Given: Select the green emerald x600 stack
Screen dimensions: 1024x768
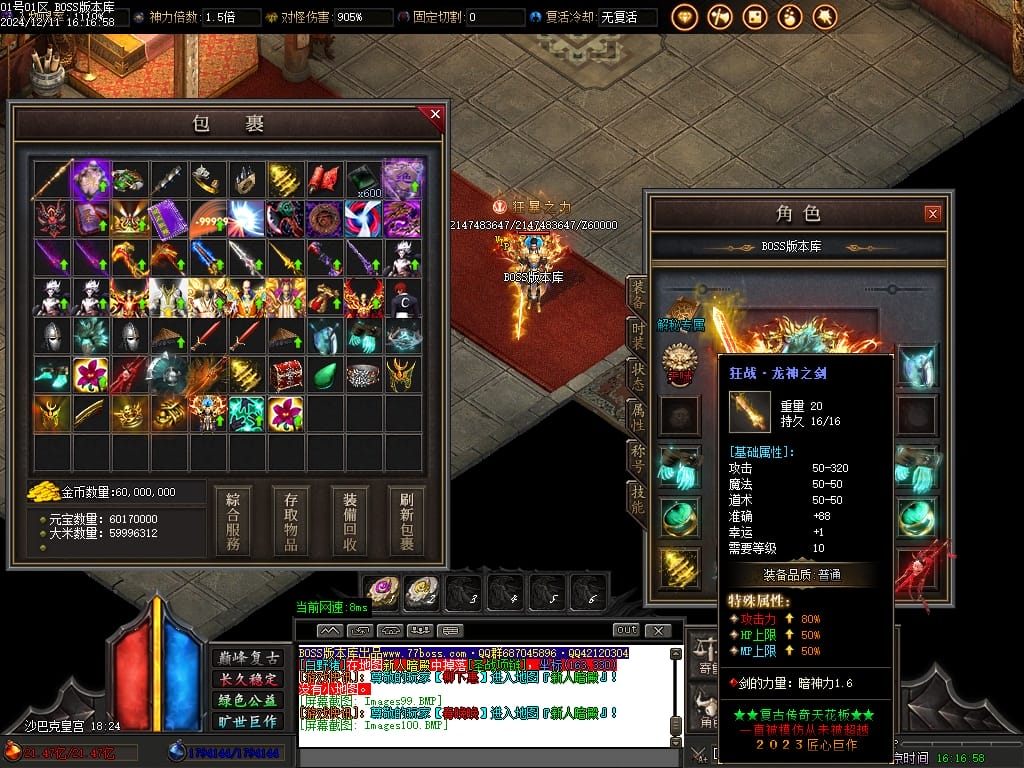Looking at the screenshot, I should point(364,180).
